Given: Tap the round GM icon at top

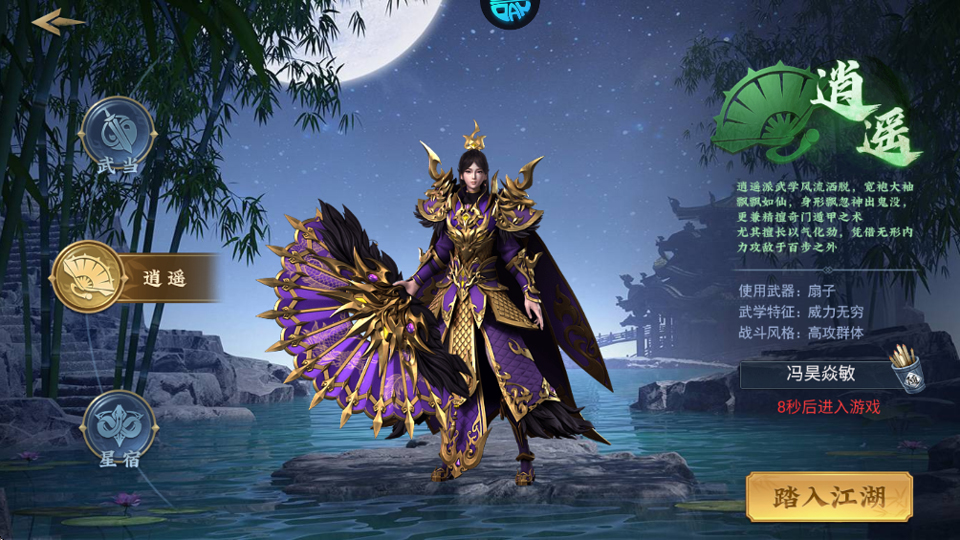Looking at the screenshot, I should [x=510, y=10].
